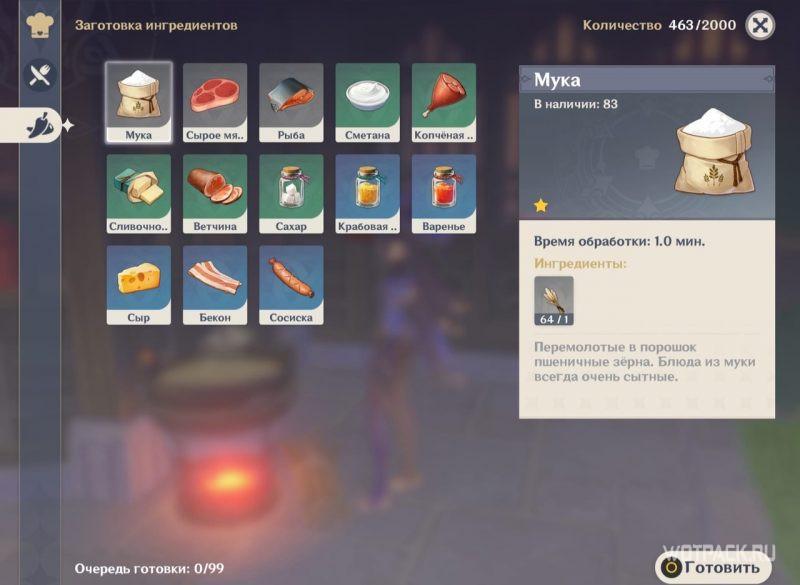Pick the Сахар sugar jar tile
This screenshot has width=800, height=585.
291,194
